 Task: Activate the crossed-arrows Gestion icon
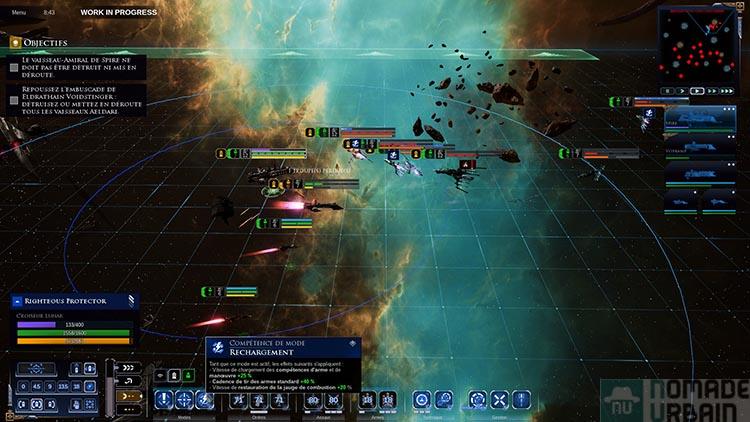point(499,400)
